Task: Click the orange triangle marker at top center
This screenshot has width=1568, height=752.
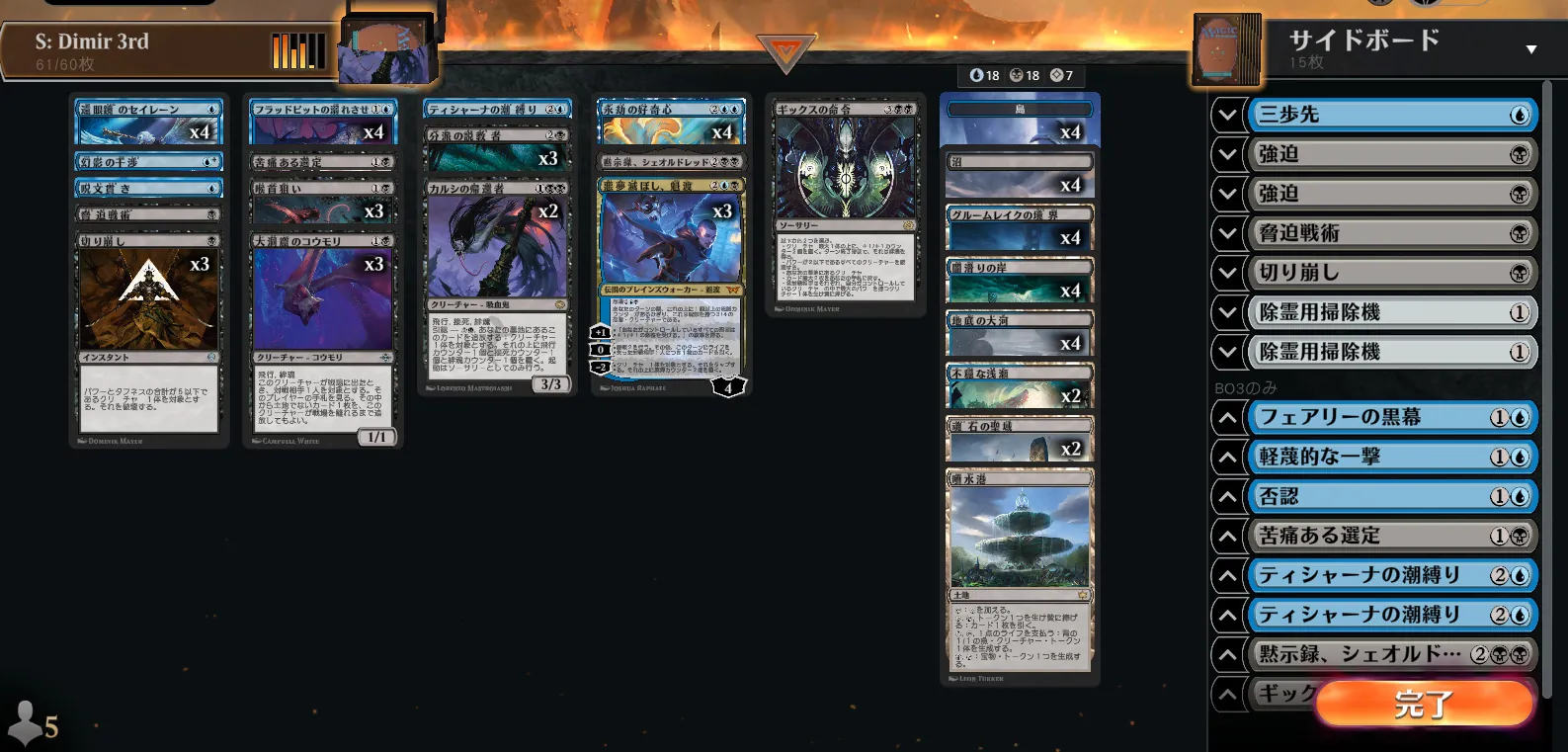Action: point(785,52)
